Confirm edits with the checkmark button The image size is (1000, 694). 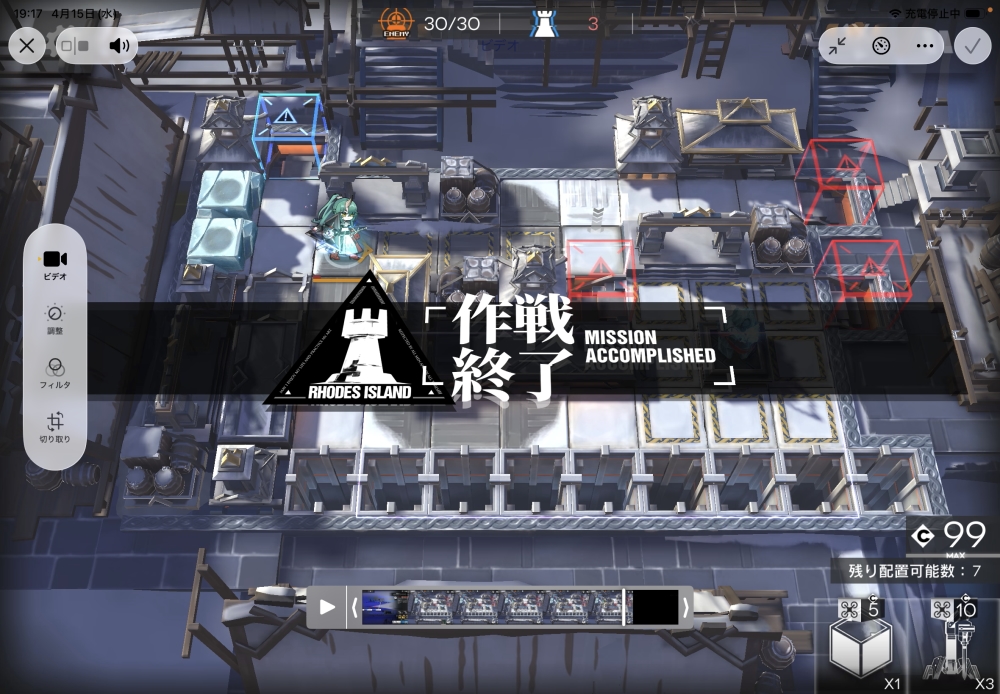point(971,45)
